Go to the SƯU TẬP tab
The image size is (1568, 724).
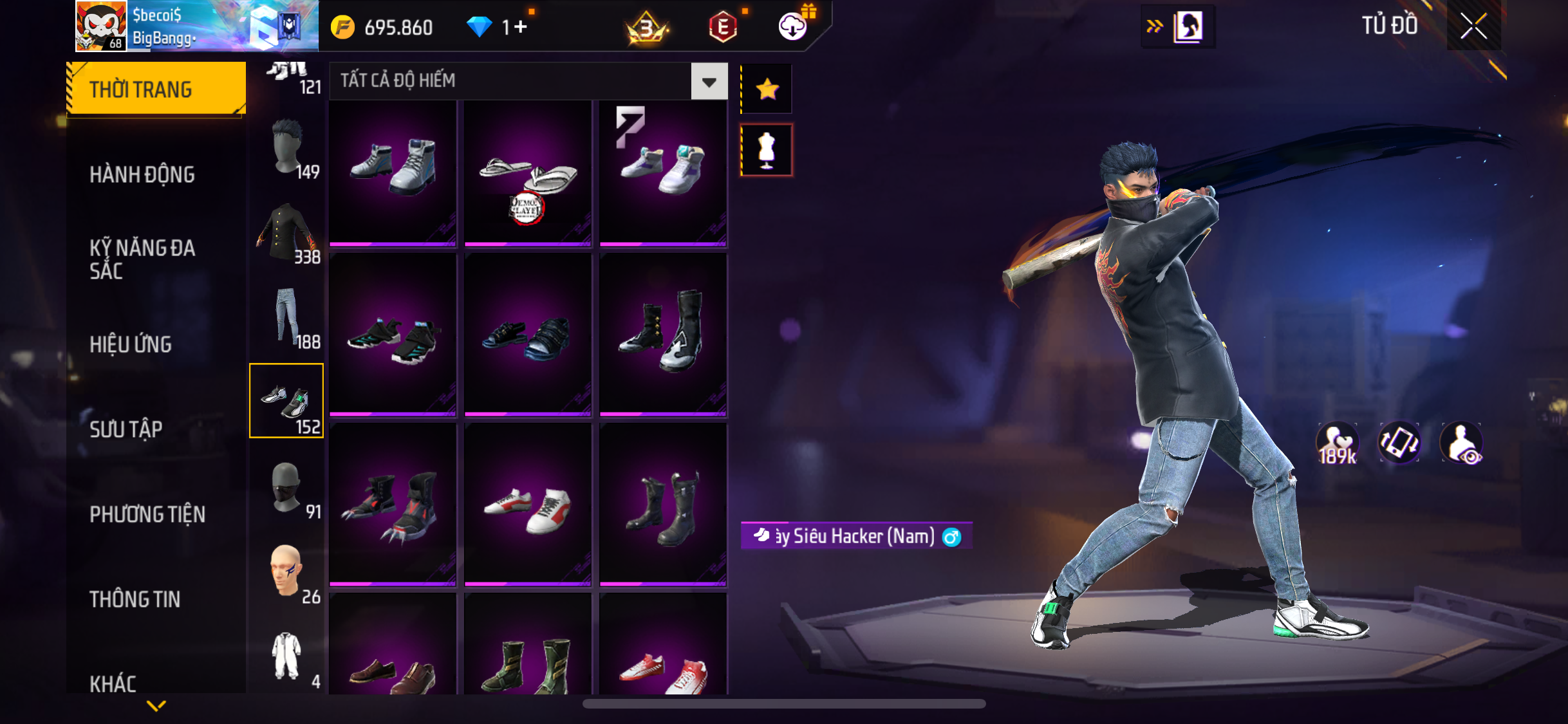[126, 429]
